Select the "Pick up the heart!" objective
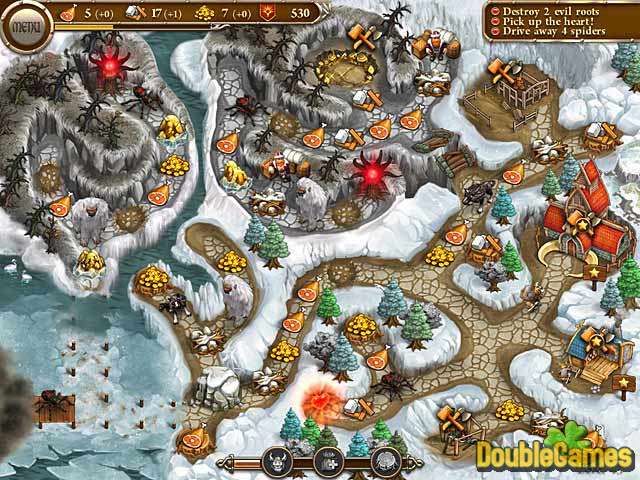 pyautogui.click(x=546, y=21)
